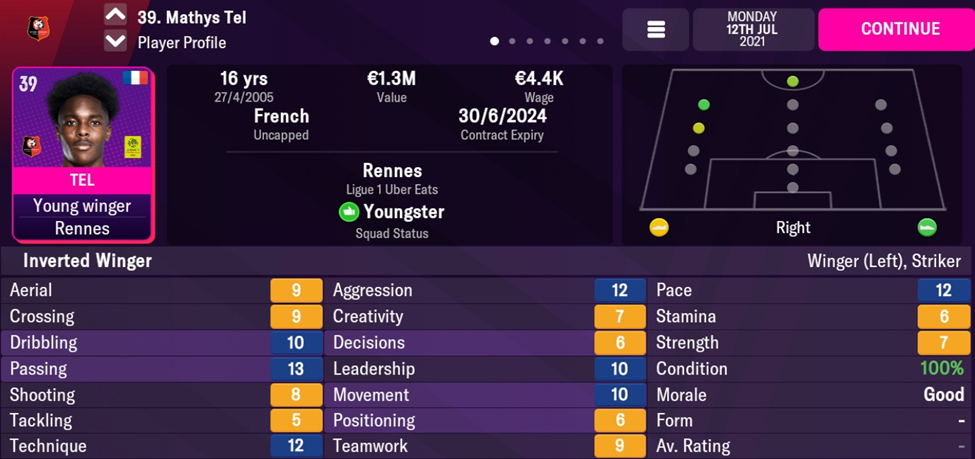Switch to the second profile page dot
The width and height of the screenshot is (975, 459).
pos(512,42)
